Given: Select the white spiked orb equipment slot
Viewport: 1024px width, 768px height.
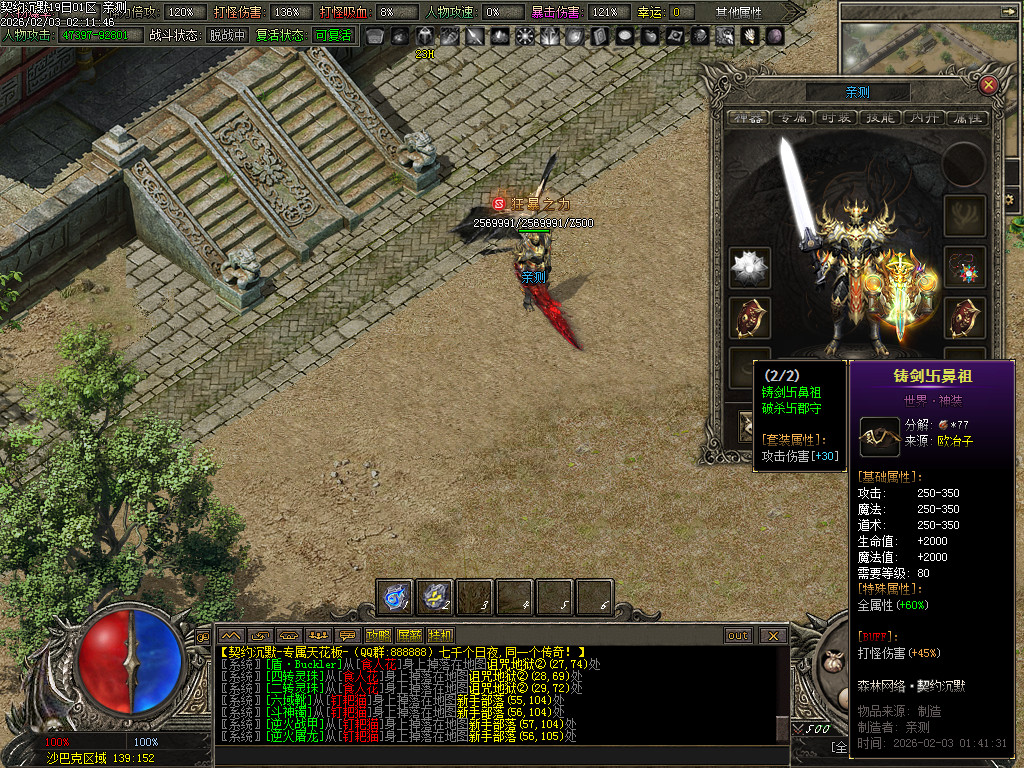Looking at the screenshot, I should pos(749,267).
